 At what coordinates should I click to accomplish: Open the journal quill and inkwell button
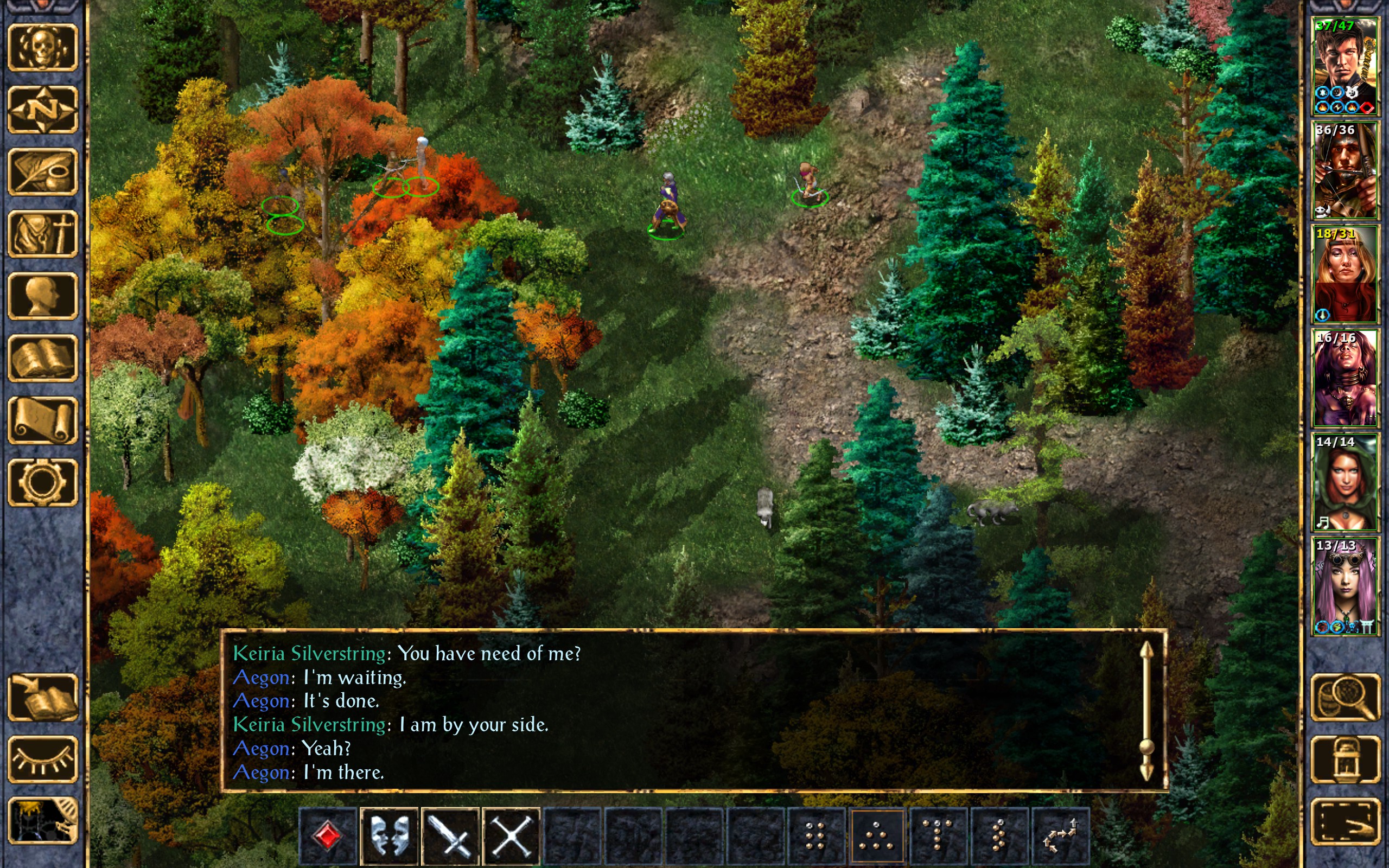pos(42,171)
